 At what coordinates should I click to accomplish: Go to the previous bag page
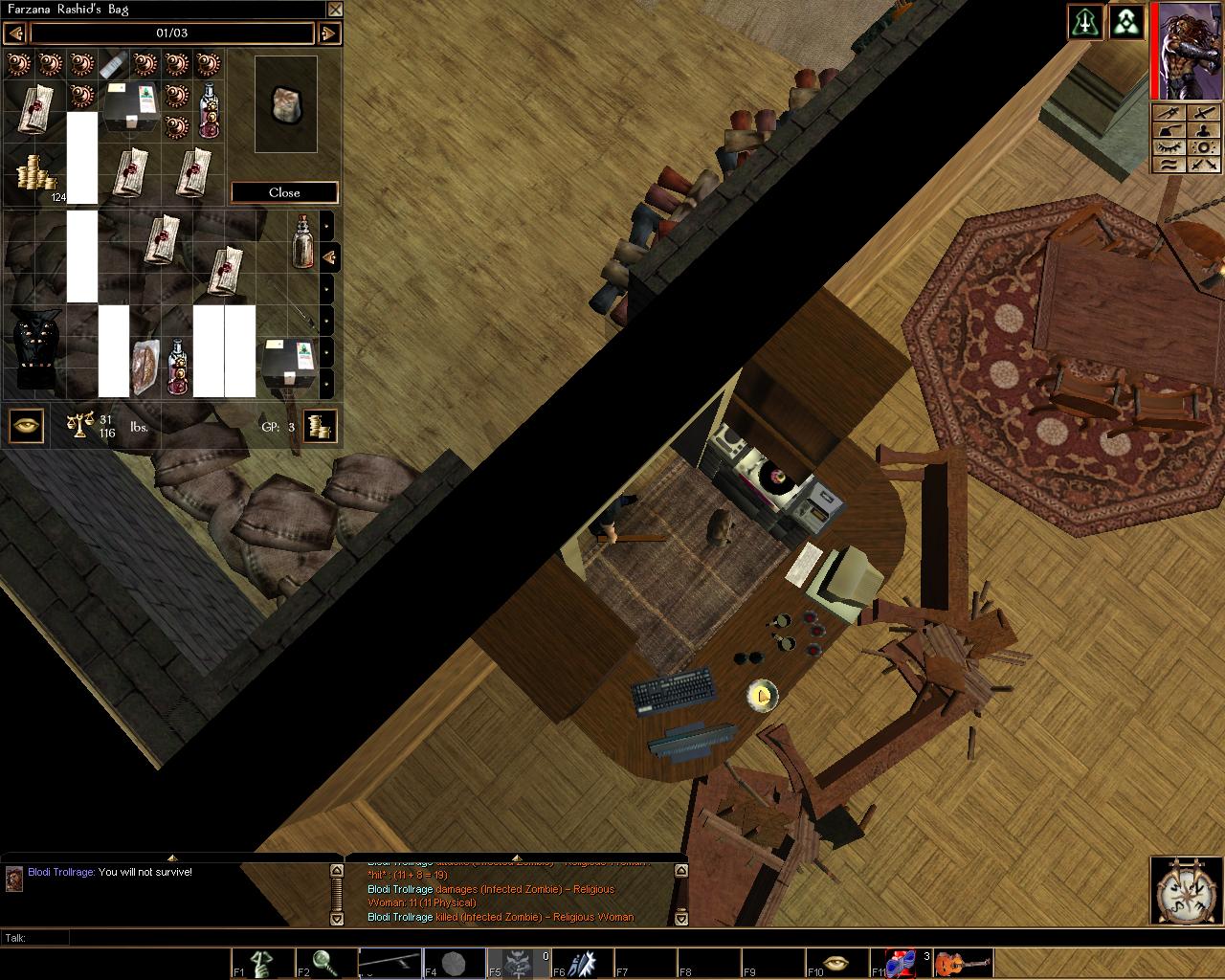pyautogui.click(x=14, y=33)
